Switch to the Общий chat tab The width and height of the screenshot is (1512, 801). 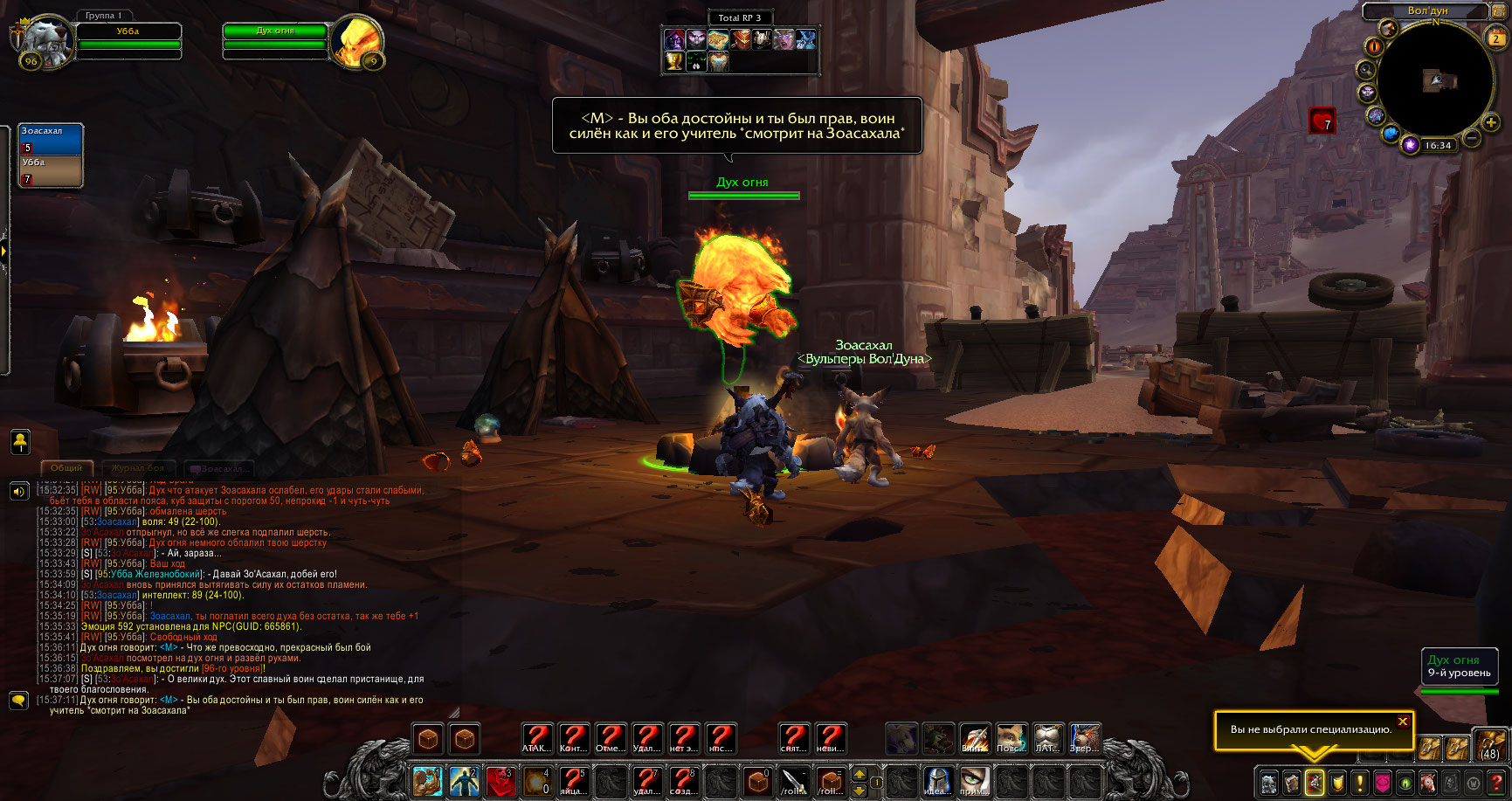[x=66, y=468]
